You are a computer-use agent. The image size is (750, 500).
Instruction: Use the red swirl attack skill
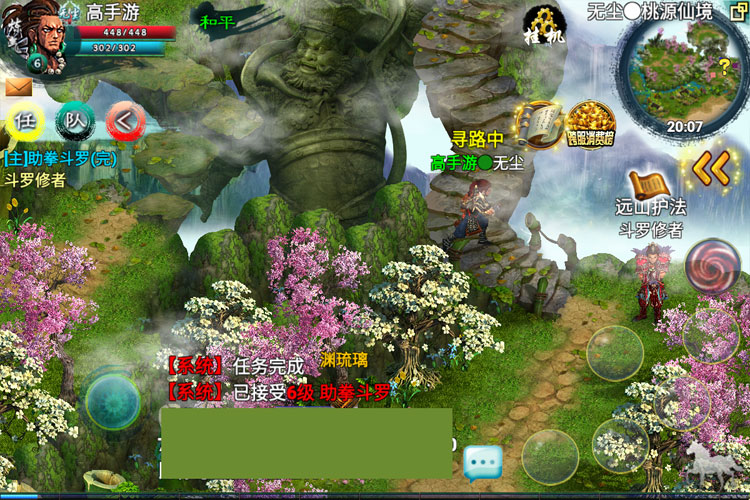pyautogui.click(x=712, y=268)
